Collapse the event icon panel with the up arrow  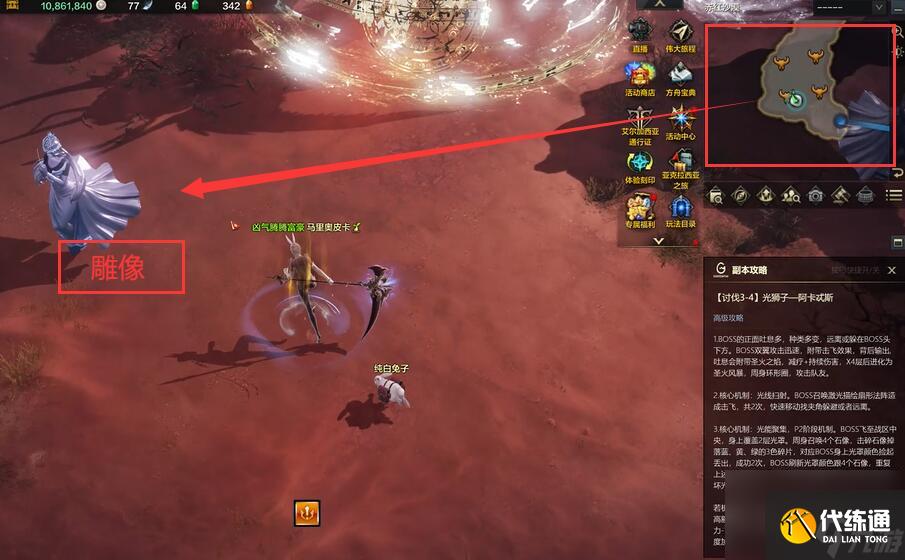pos(658,4)
